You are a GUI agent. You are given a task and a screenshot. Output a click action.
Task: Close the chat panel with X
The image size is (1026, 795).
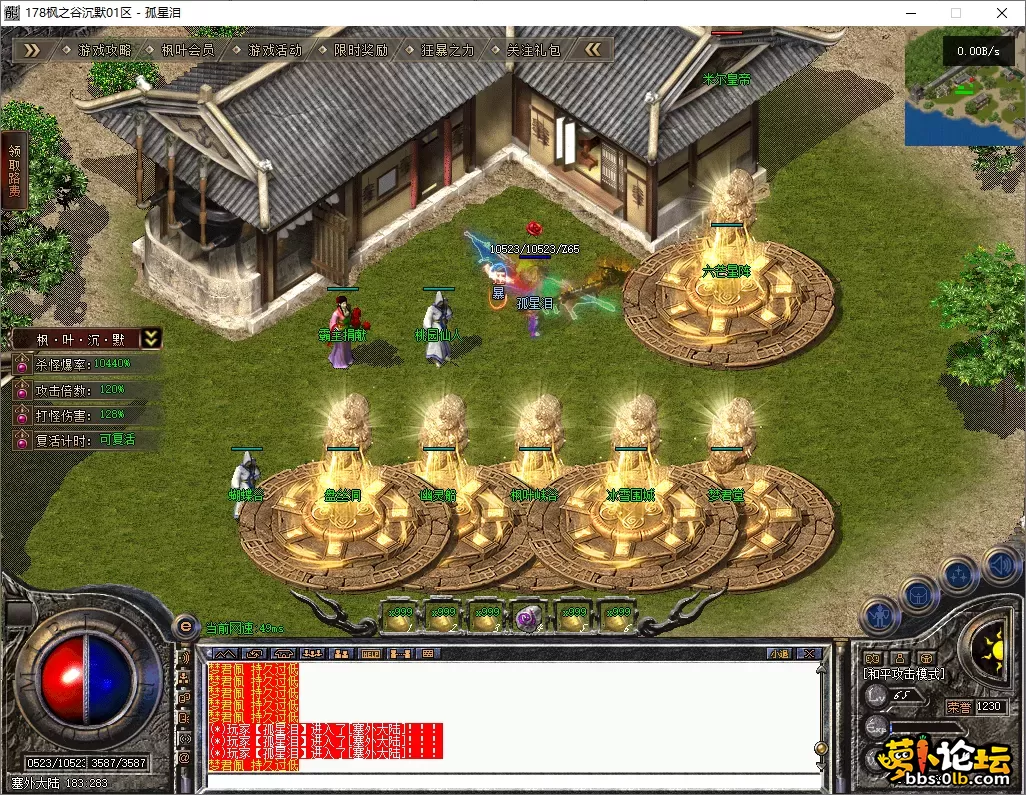pyautogui.click(x=808, y=654)
